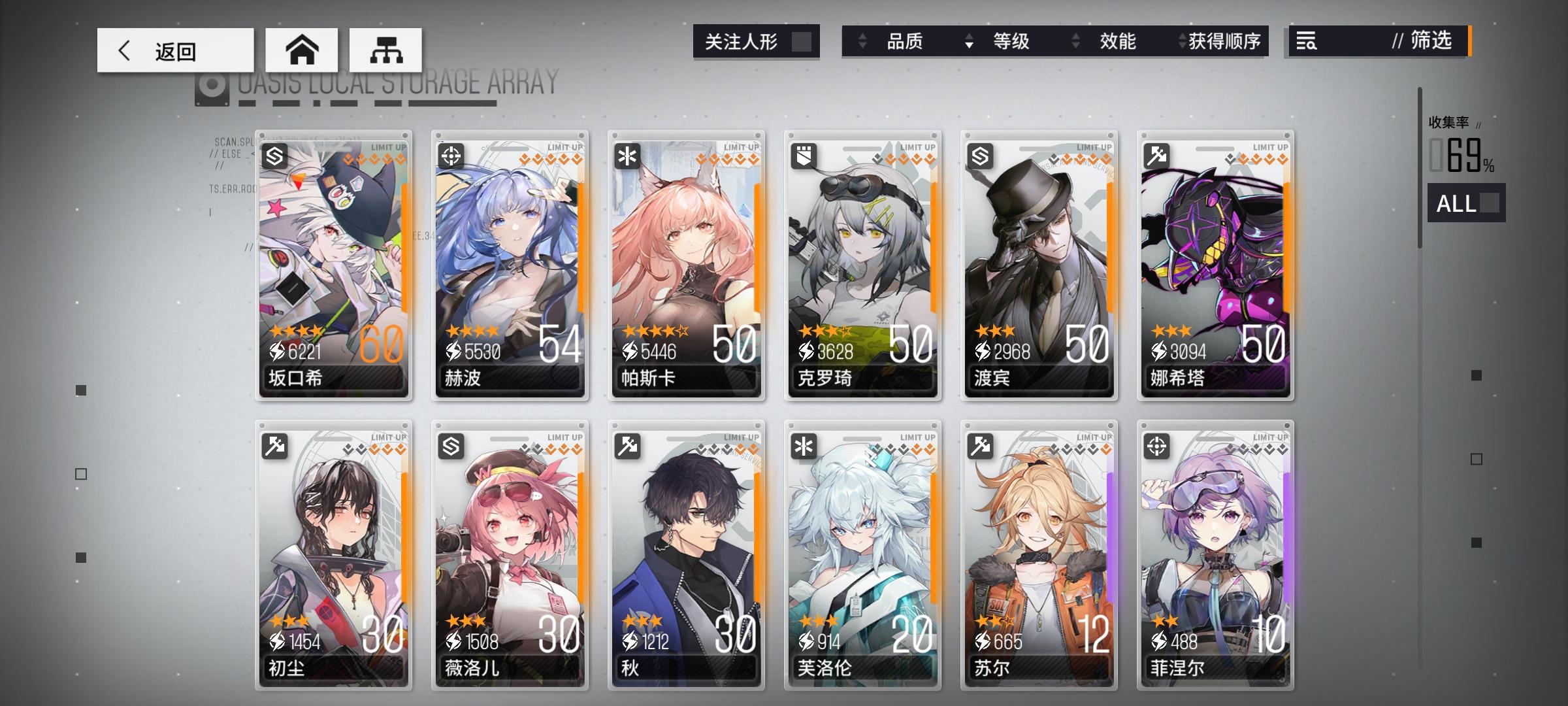1568x706 pixels.
Task: Enable the 关注人形 checkbox
Action: tap(801, 41)
